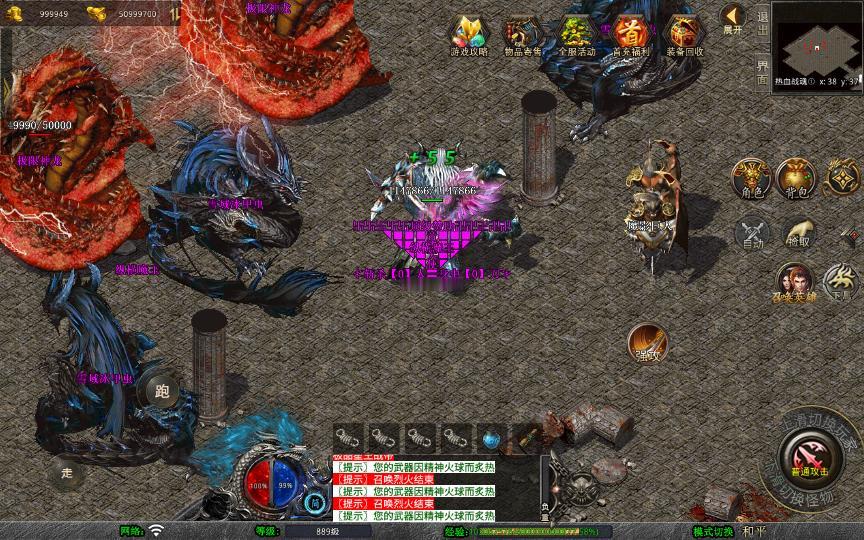Use the 强攻 strong attack skill

[649, 344]
